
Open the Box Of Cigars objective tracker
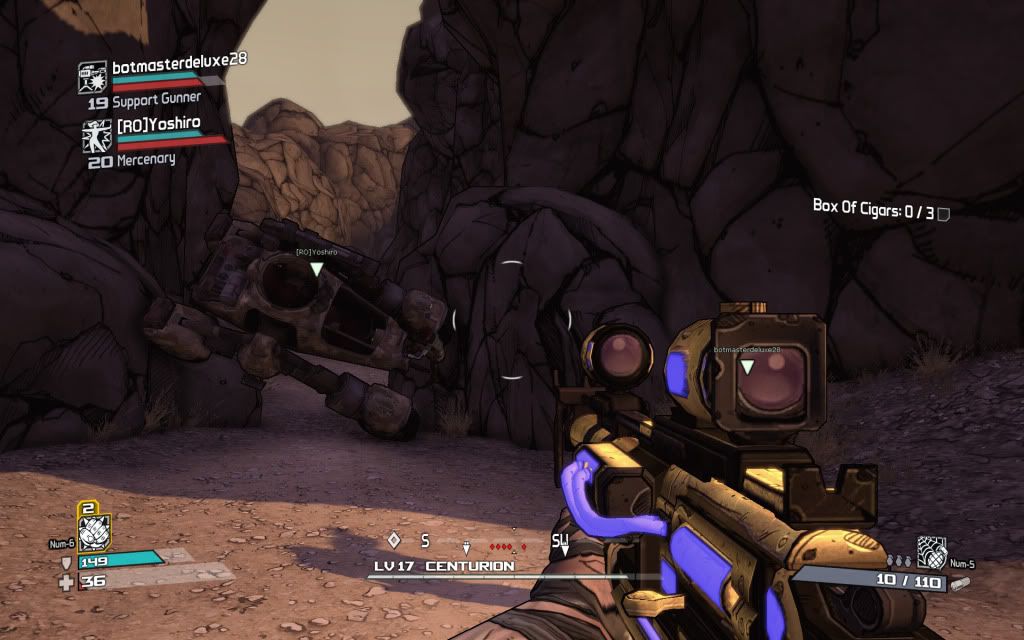pos(879,210)
